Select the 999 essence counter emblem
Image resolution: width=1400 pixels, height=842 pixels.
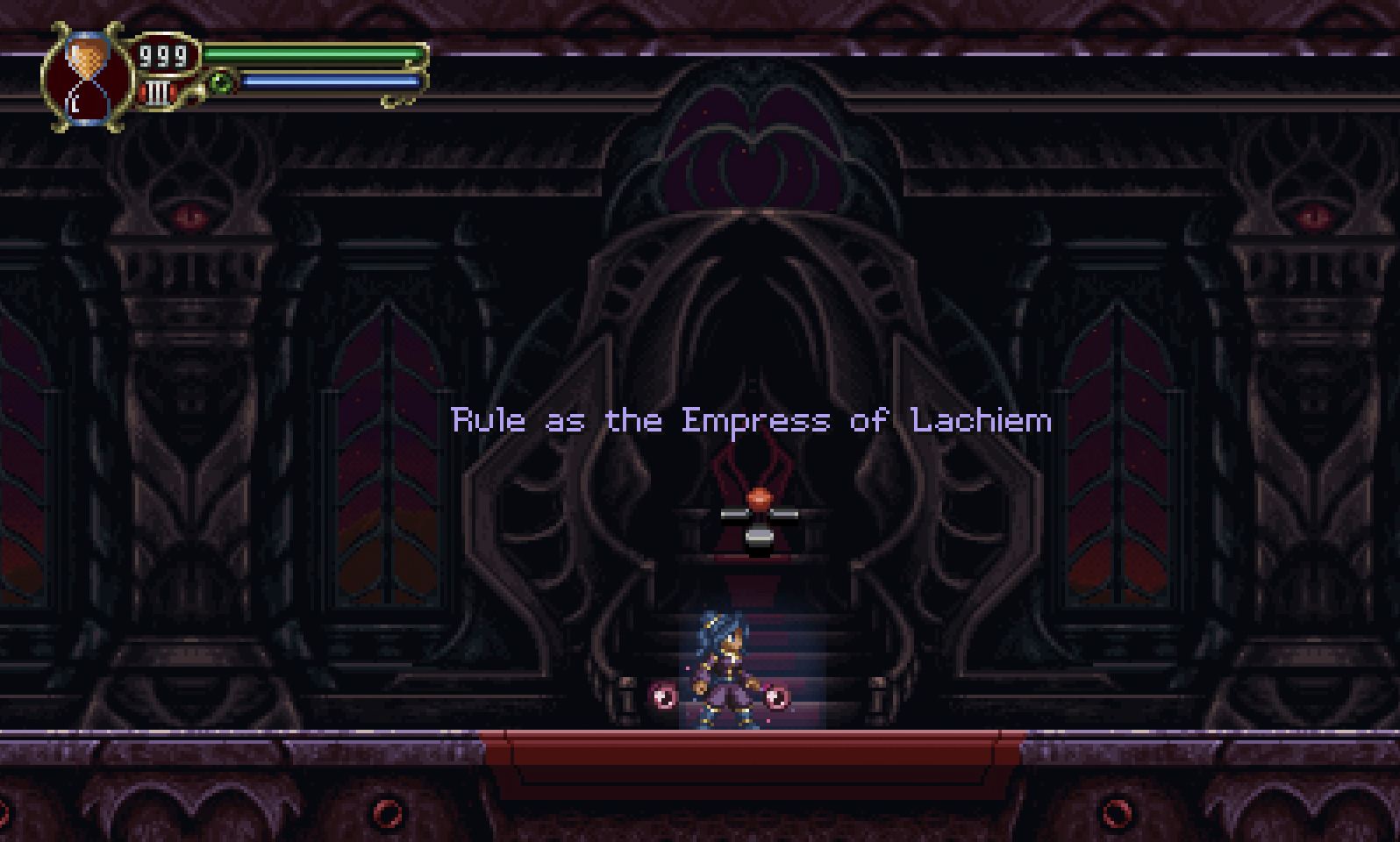point(163,56)
